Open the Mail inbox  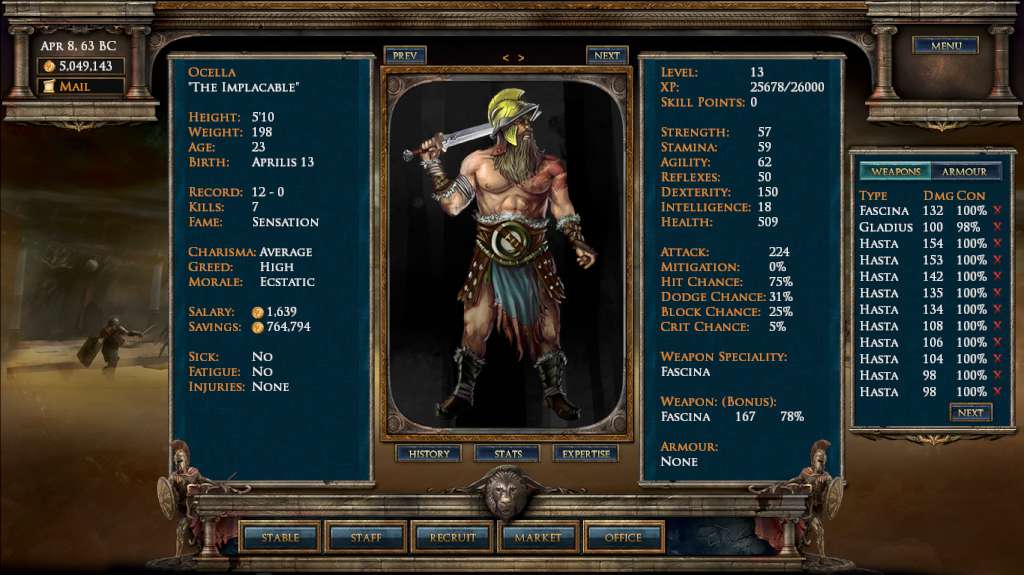(82, 87)
